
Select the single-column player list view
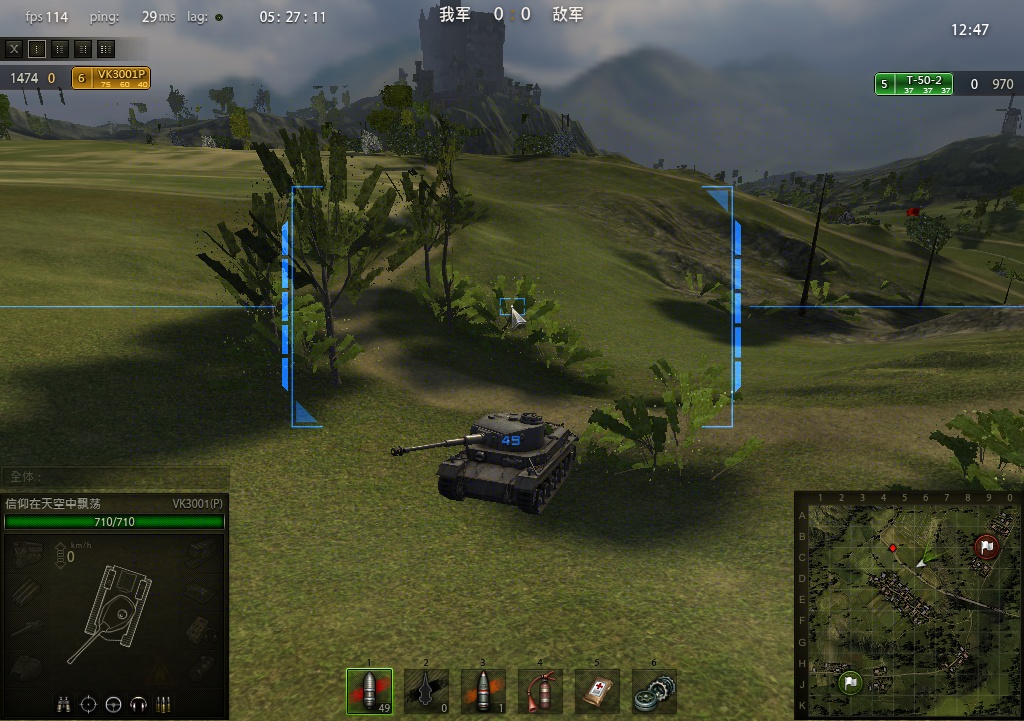(x=37, y=48)
